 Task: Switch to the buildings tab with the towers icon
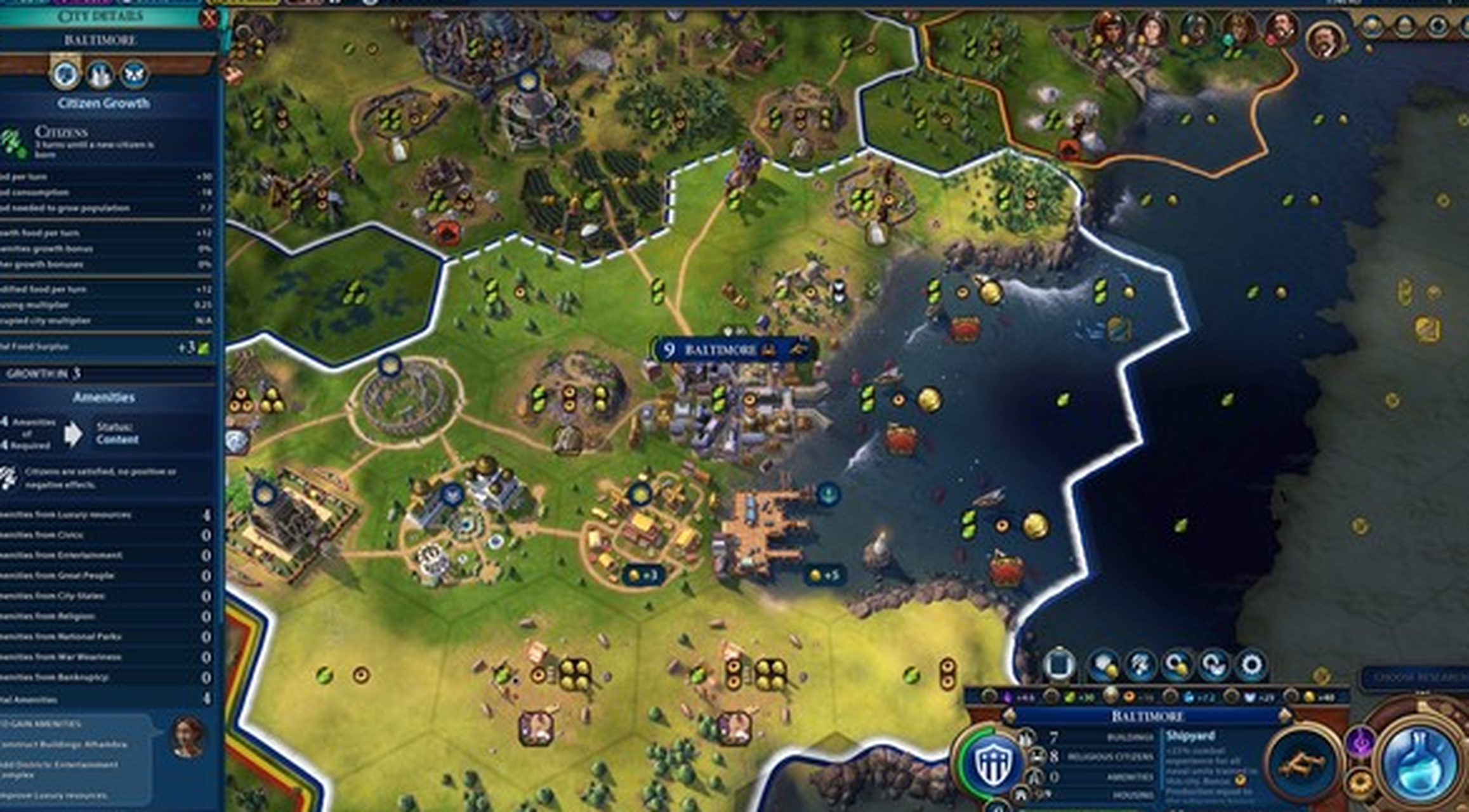click(100, 74)
